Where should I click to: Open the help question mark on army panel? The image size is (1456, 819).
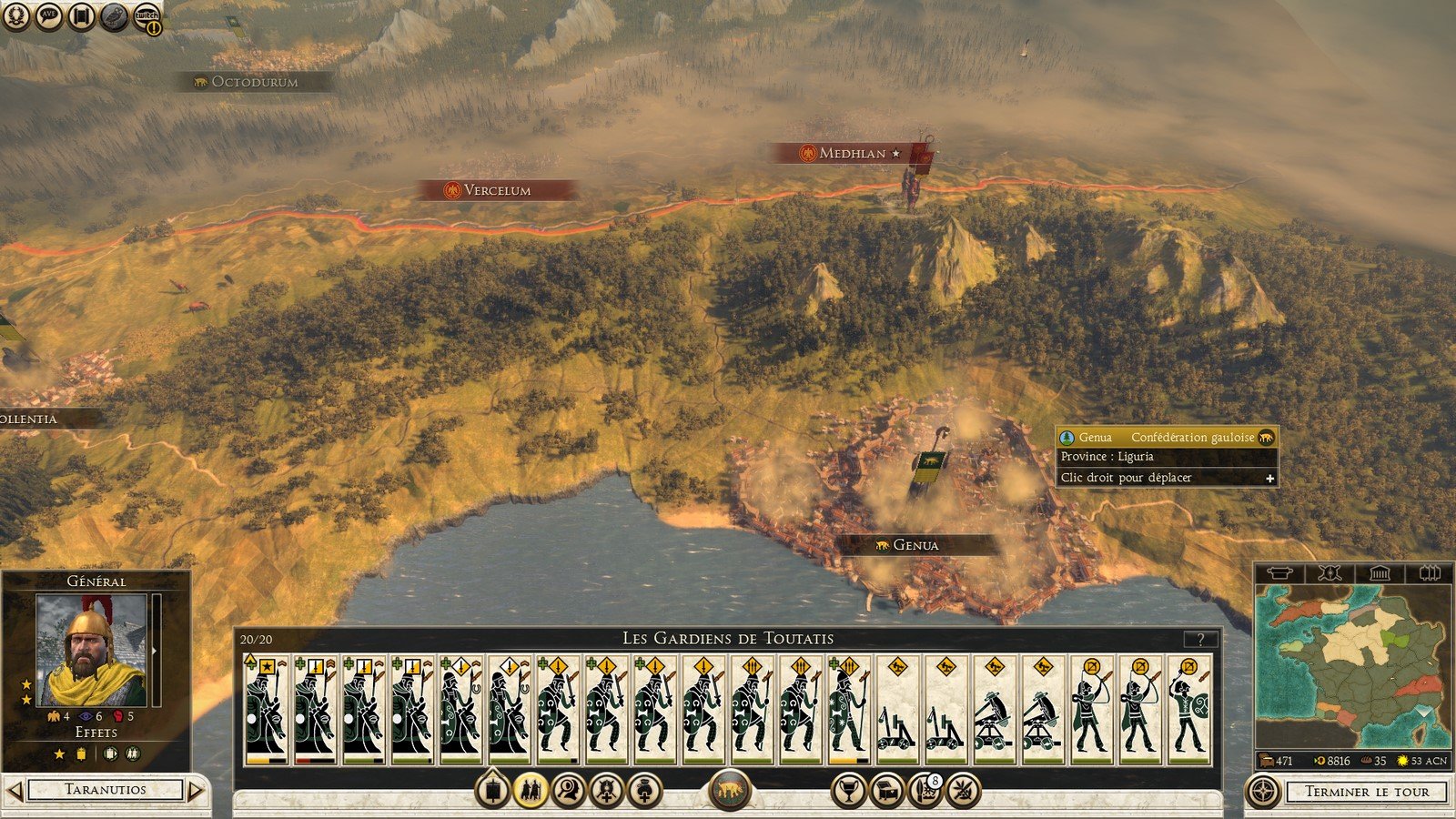coord(1200,639)
